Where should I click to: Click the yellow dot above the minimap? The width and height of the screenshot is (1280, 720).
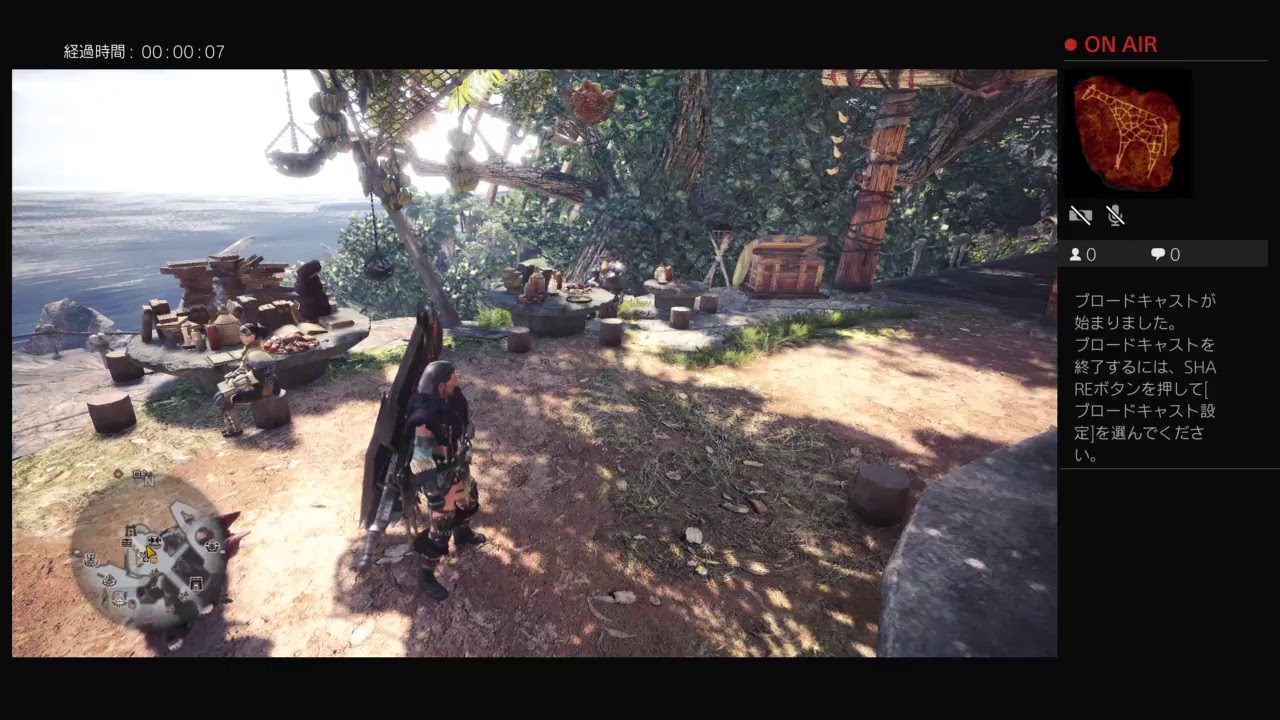tap(118, 474)
